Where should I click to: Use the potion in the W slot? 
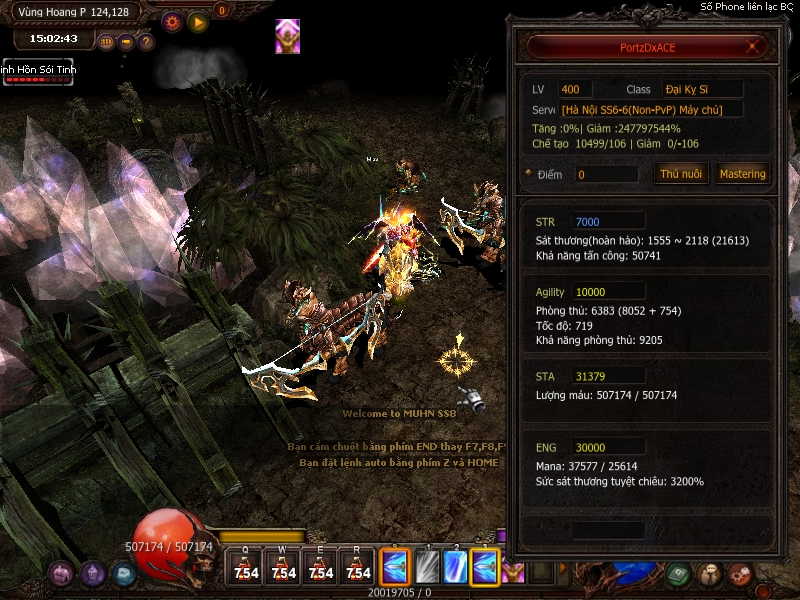[x=284, y=567]
